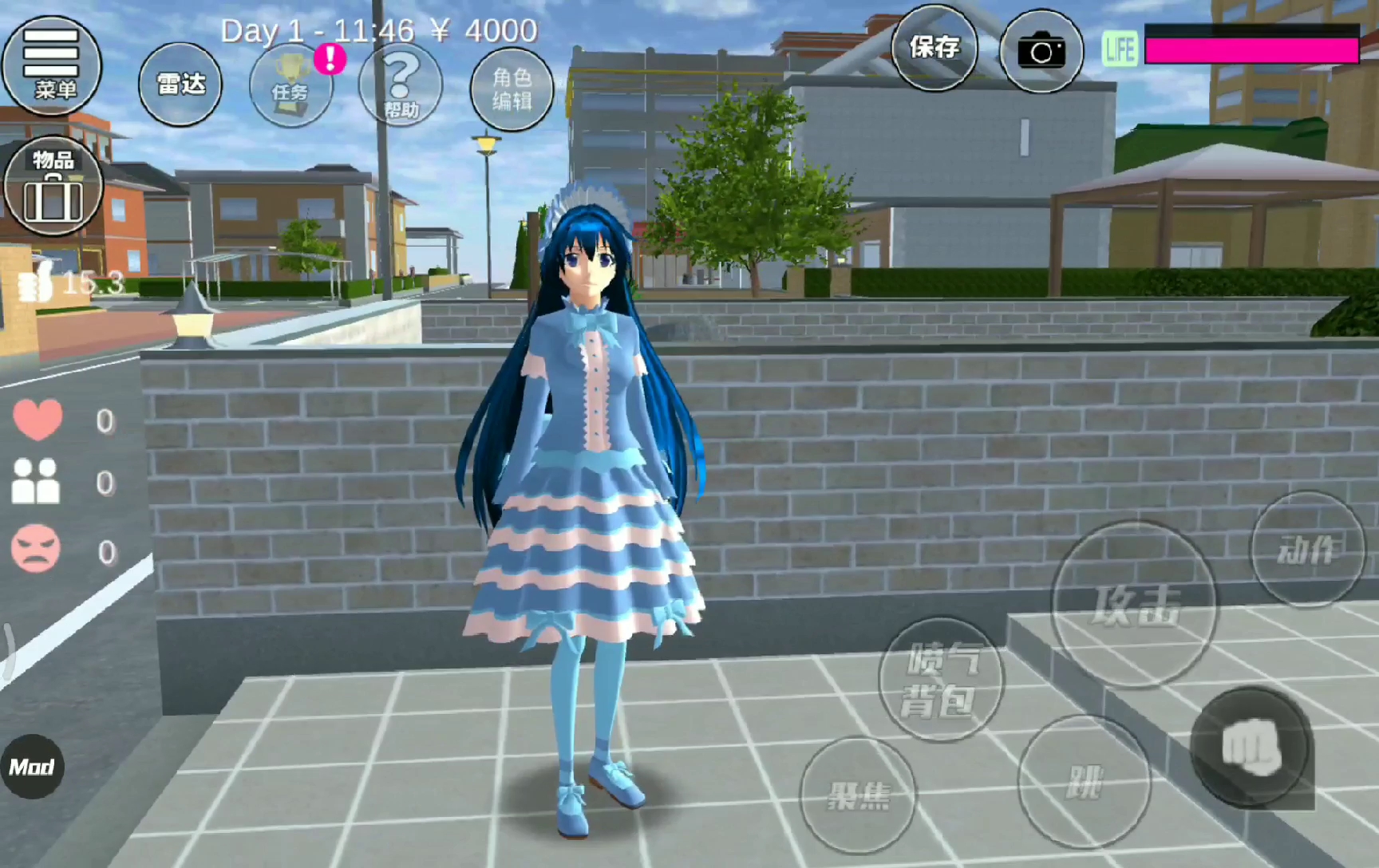The height and width of the screenshot is (868, 1379).
Task: Open the 动作 actions button
Action: tap(1307, 549)
